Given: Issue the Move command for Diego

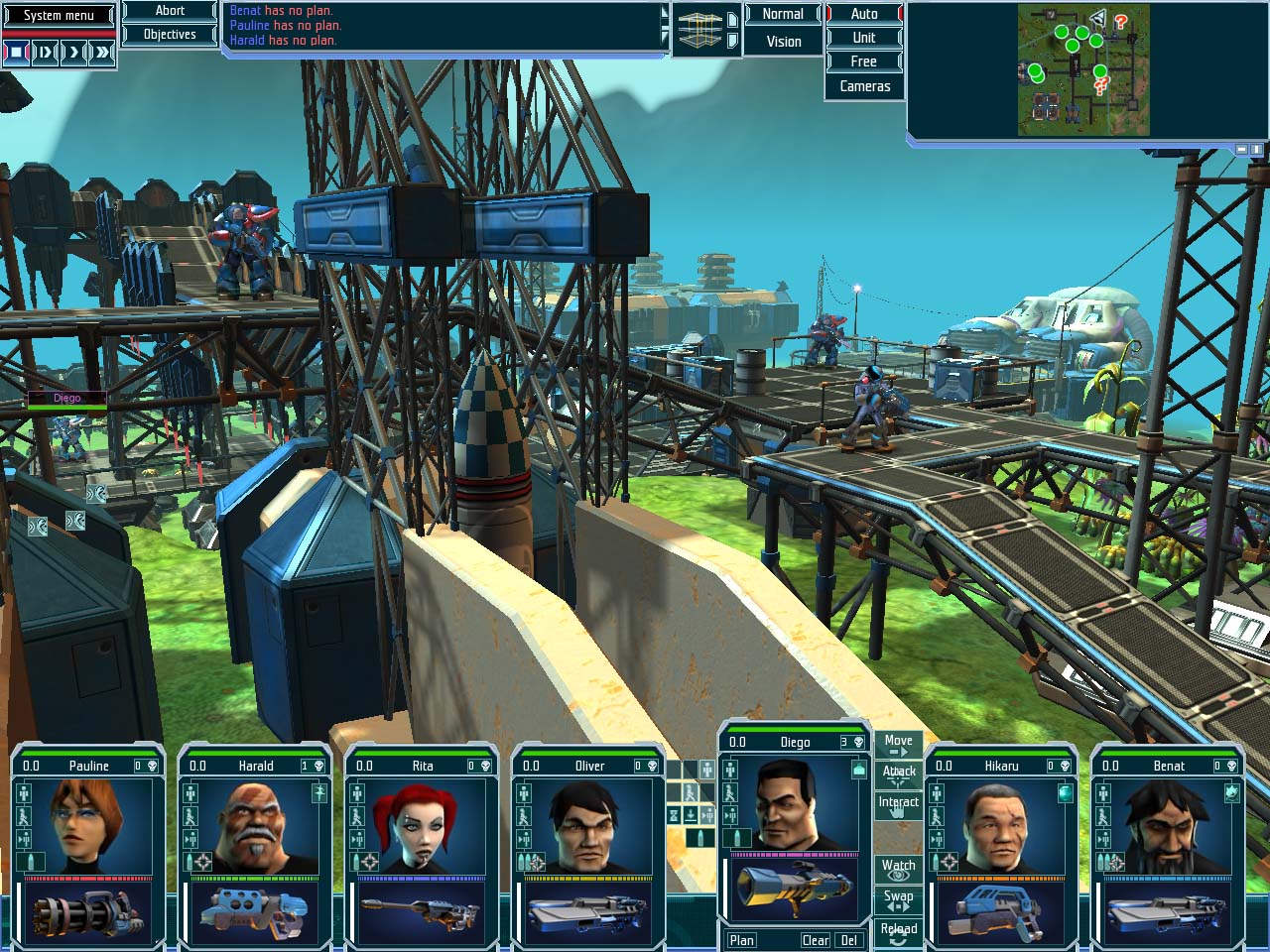Looking at the screenshot, I should pyautogui.click(x=898, y=744).
